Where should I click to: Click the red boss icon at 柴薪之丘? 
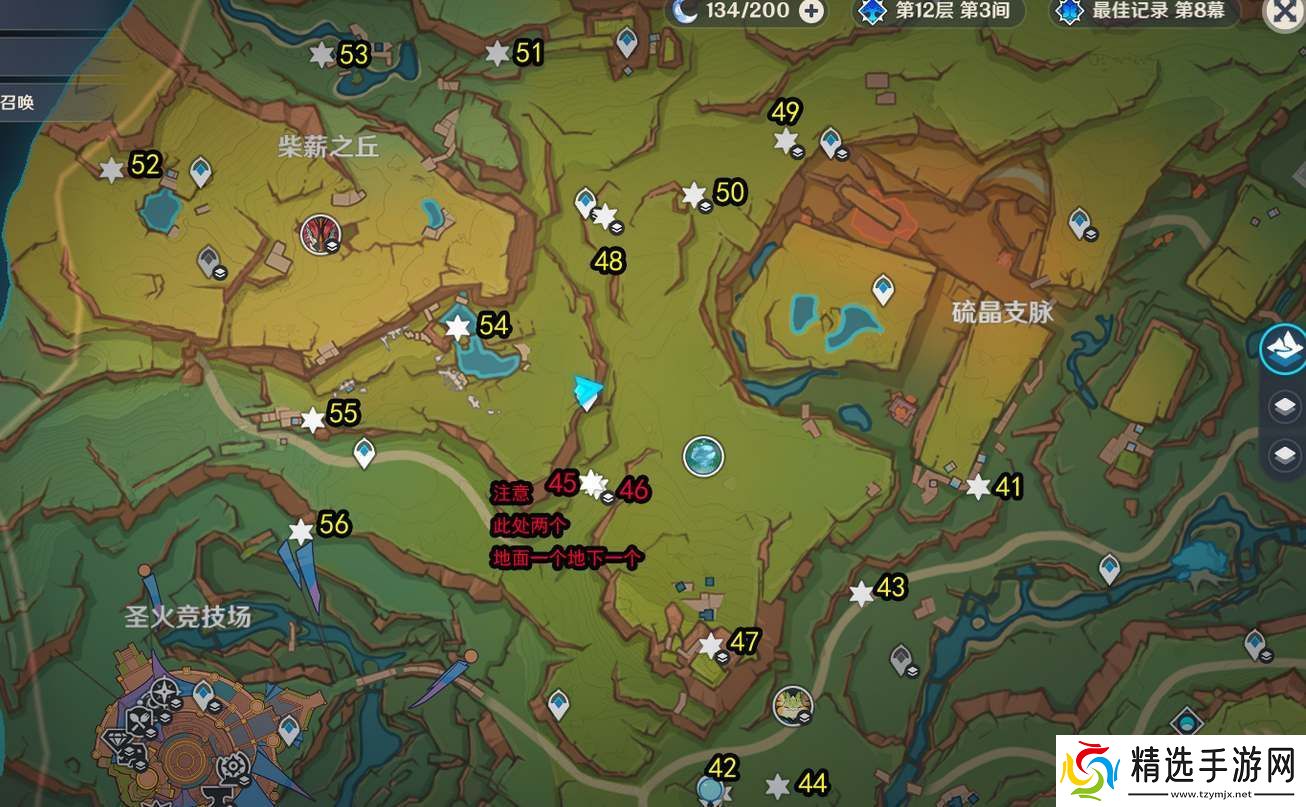pyautogui.click(x=320, y=234)
